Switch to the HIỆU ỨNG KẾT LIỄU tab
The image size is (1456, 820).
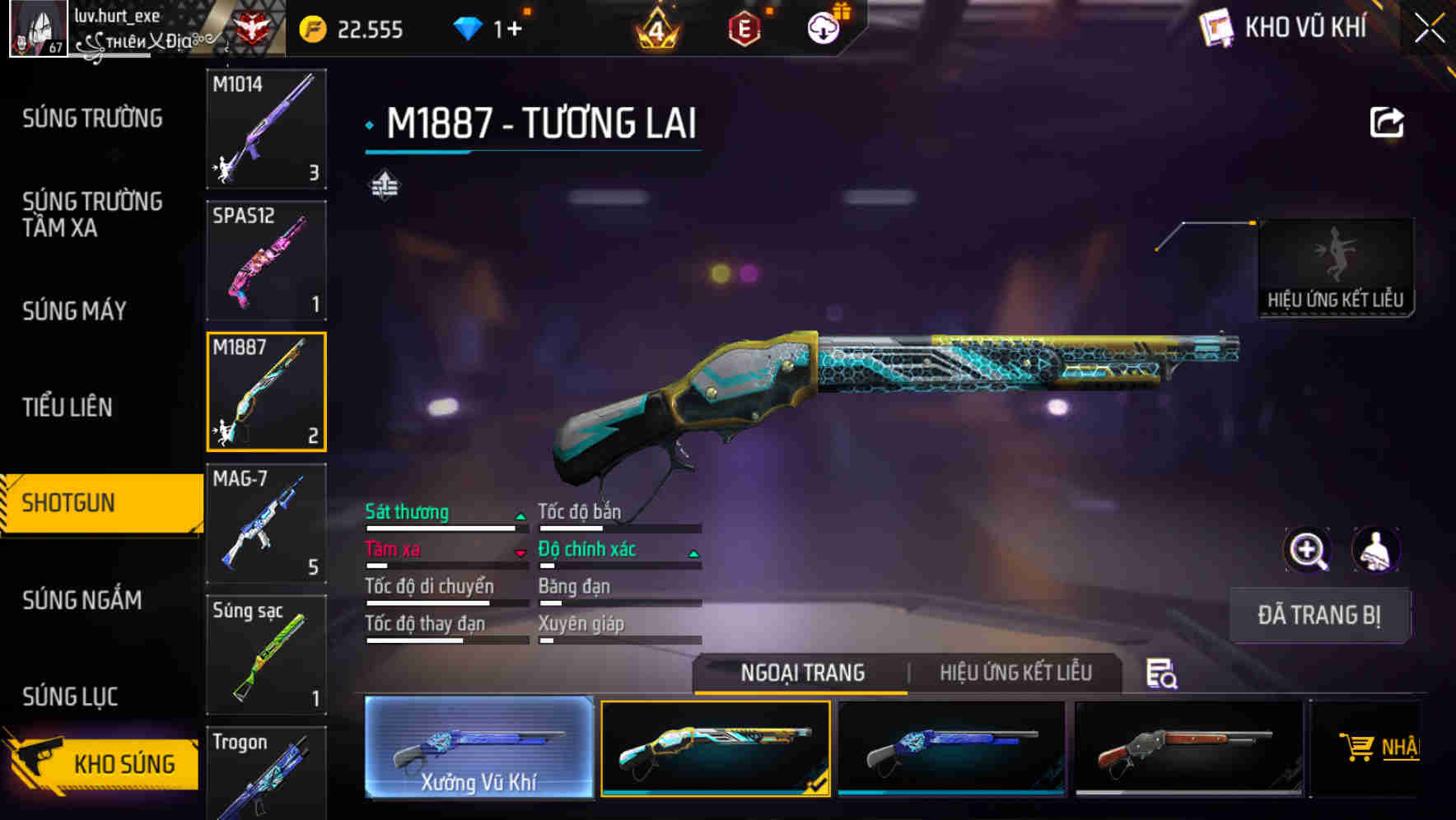[1015, 673]
